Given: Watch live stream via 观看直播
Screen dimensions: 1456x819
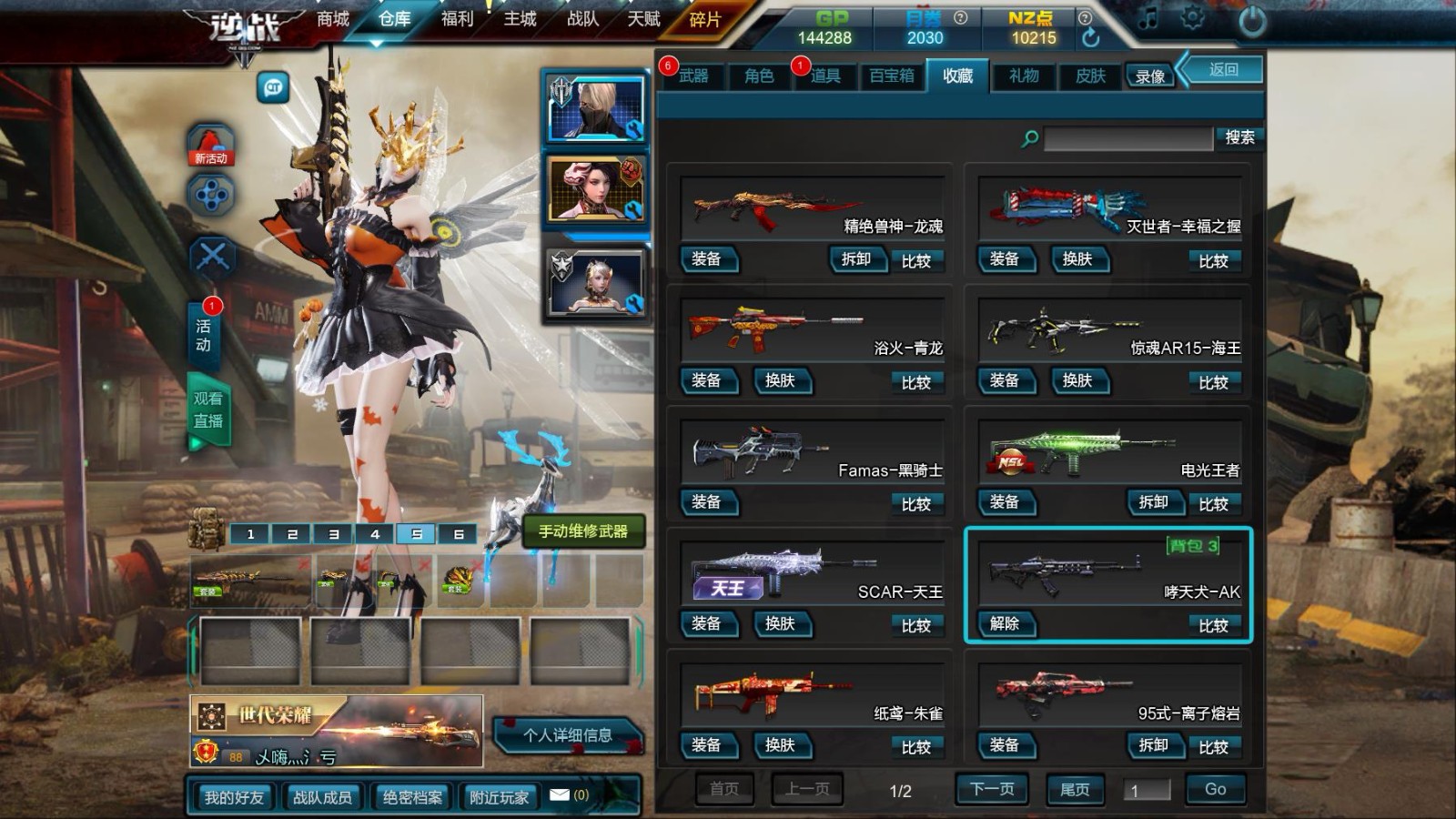Looking at the screenshot, I should [x=208, y=410].
